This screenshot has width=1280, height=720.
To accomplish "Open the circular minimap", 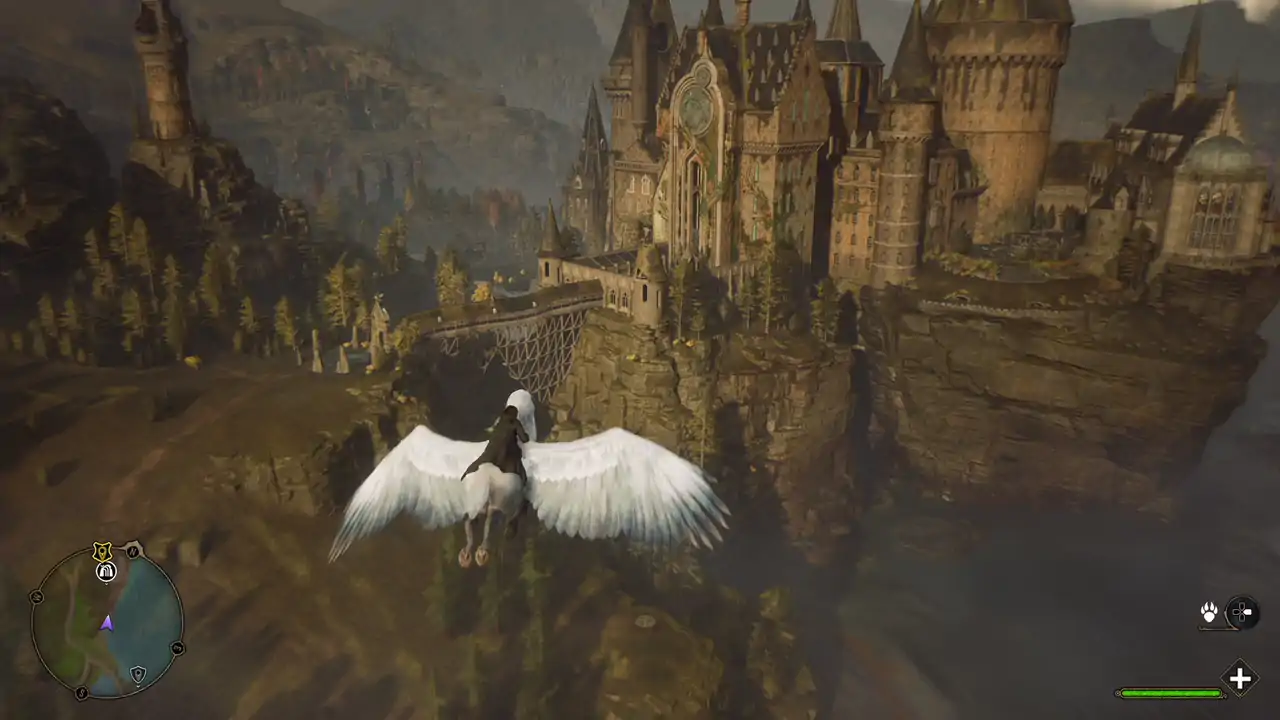I will (x=107, y=623).
